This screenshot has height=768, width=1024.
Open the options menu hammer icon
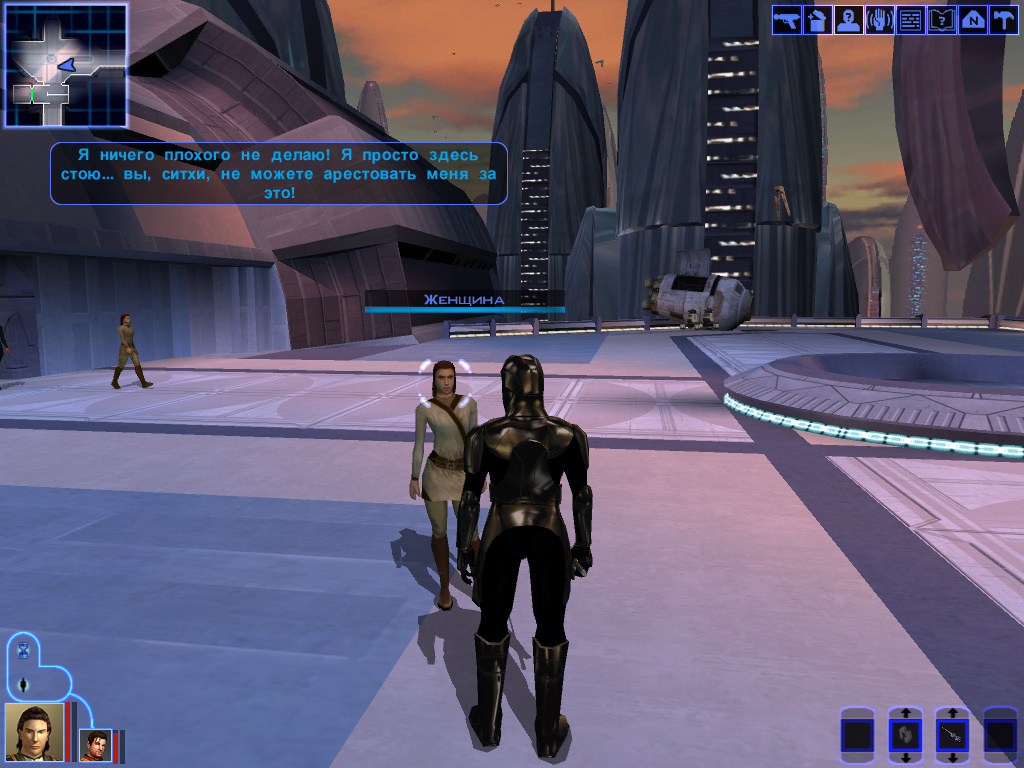[1003, 20]
